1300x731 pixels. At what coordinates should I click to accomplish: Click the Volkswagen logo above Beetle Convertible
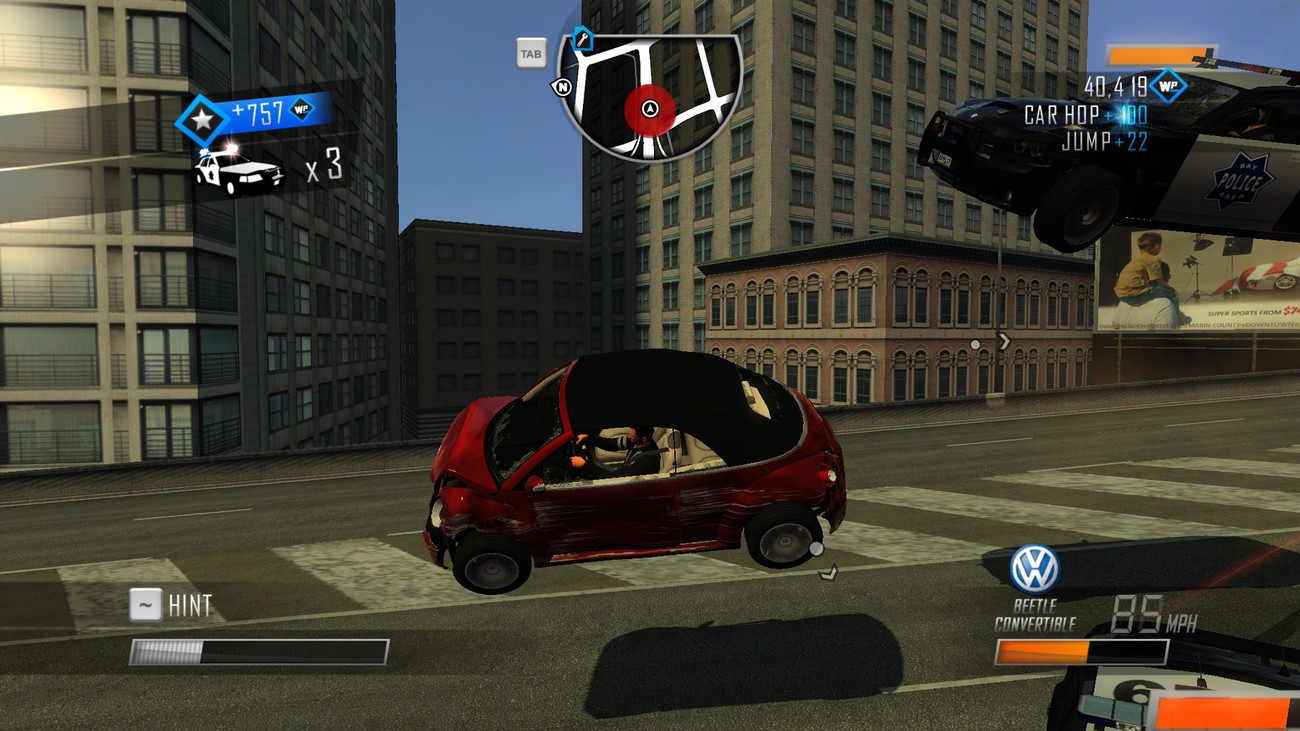click(x=1033, y=569)
